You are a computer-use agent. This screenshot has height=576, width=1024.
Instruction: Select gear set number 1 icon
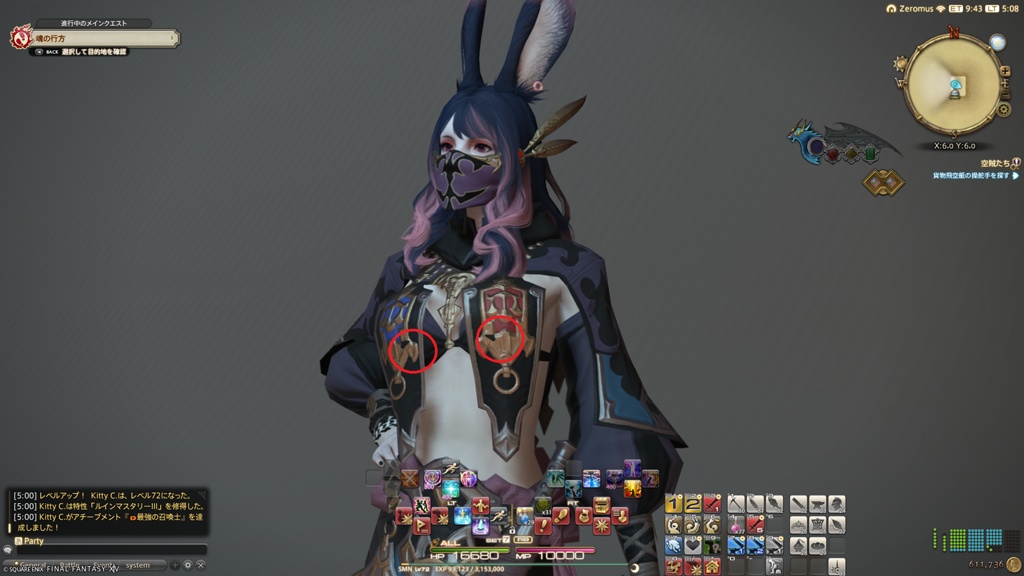[673, 505]
